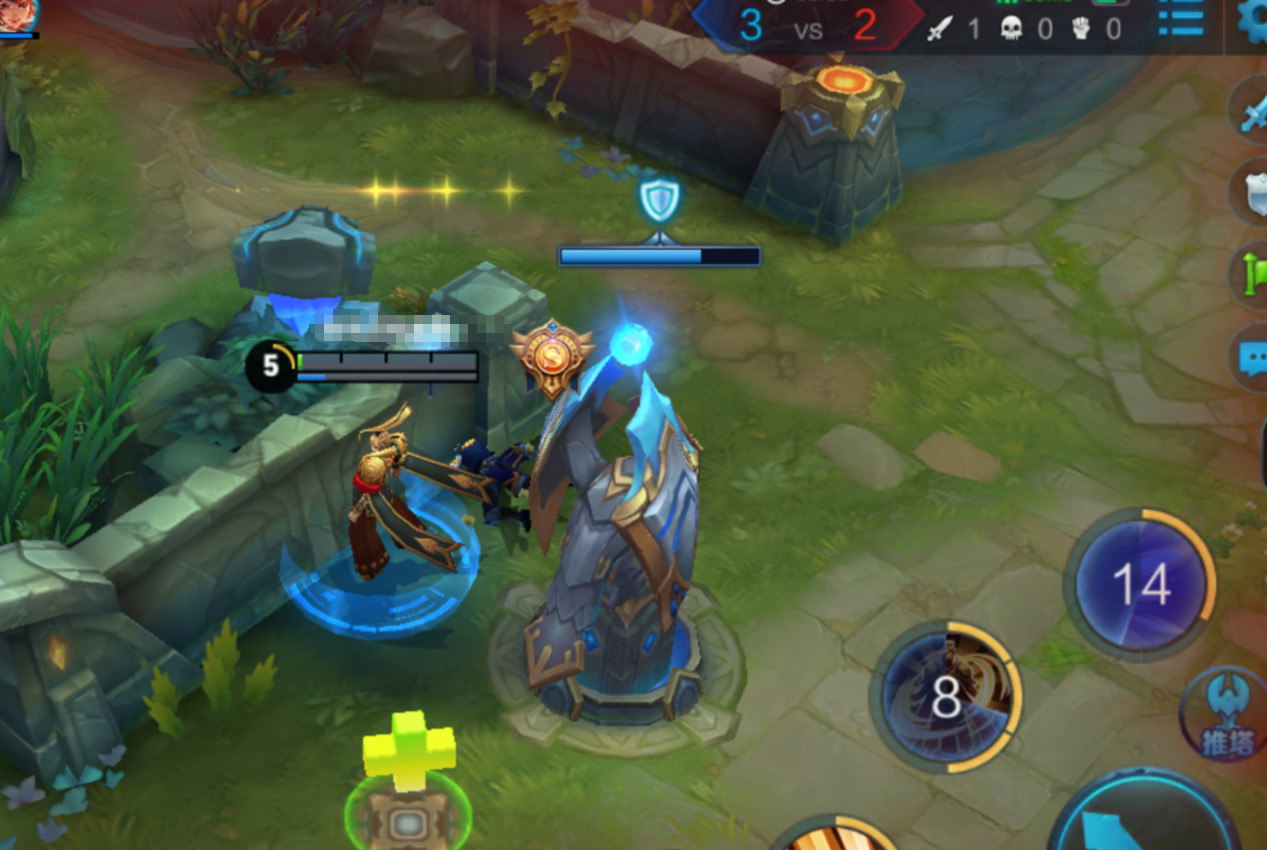This screenshot has height=850, width=1267.
Task: Open the quick chat bubble
Action: click(x=1251, y=356)
